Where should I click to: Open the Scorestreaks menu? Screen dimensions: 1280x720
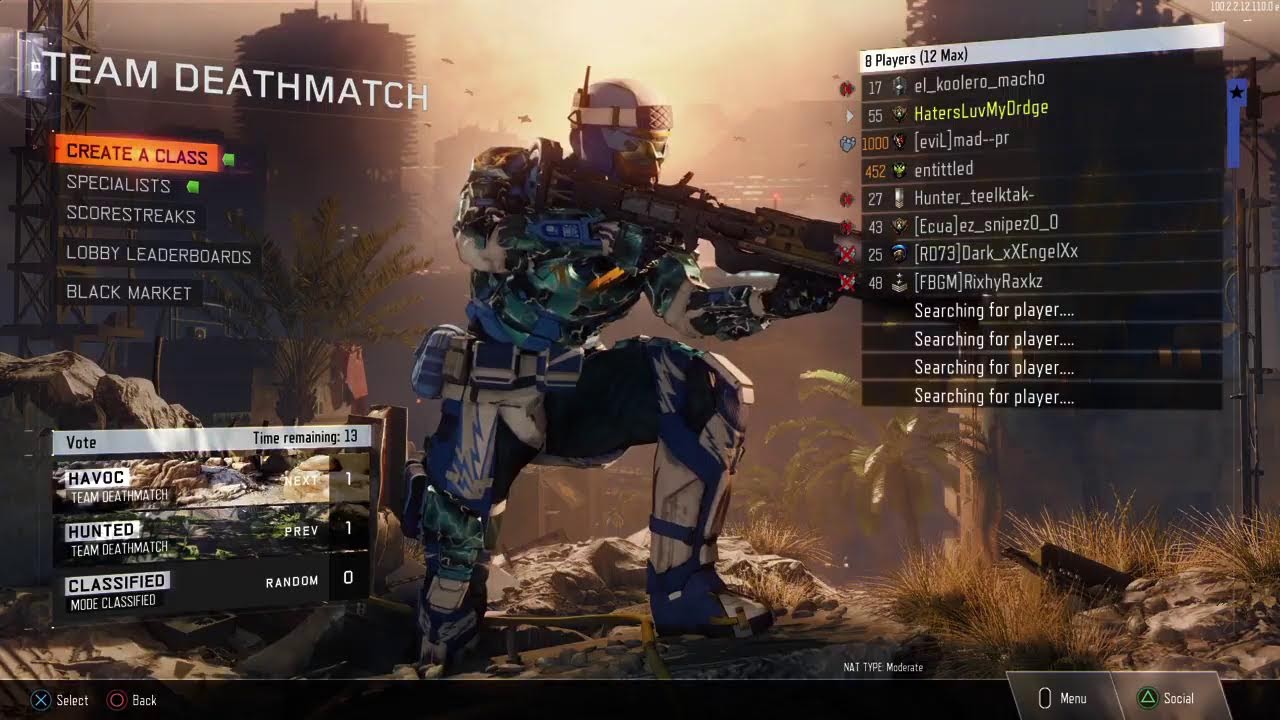[x=131, y=214]
